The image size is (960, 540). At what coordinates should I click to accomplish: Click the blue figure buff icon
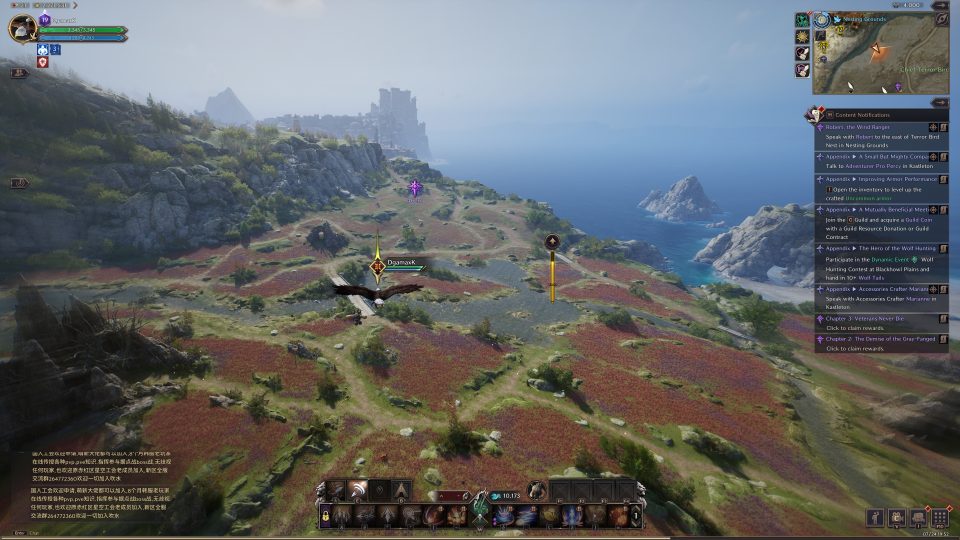pos(43,49)
